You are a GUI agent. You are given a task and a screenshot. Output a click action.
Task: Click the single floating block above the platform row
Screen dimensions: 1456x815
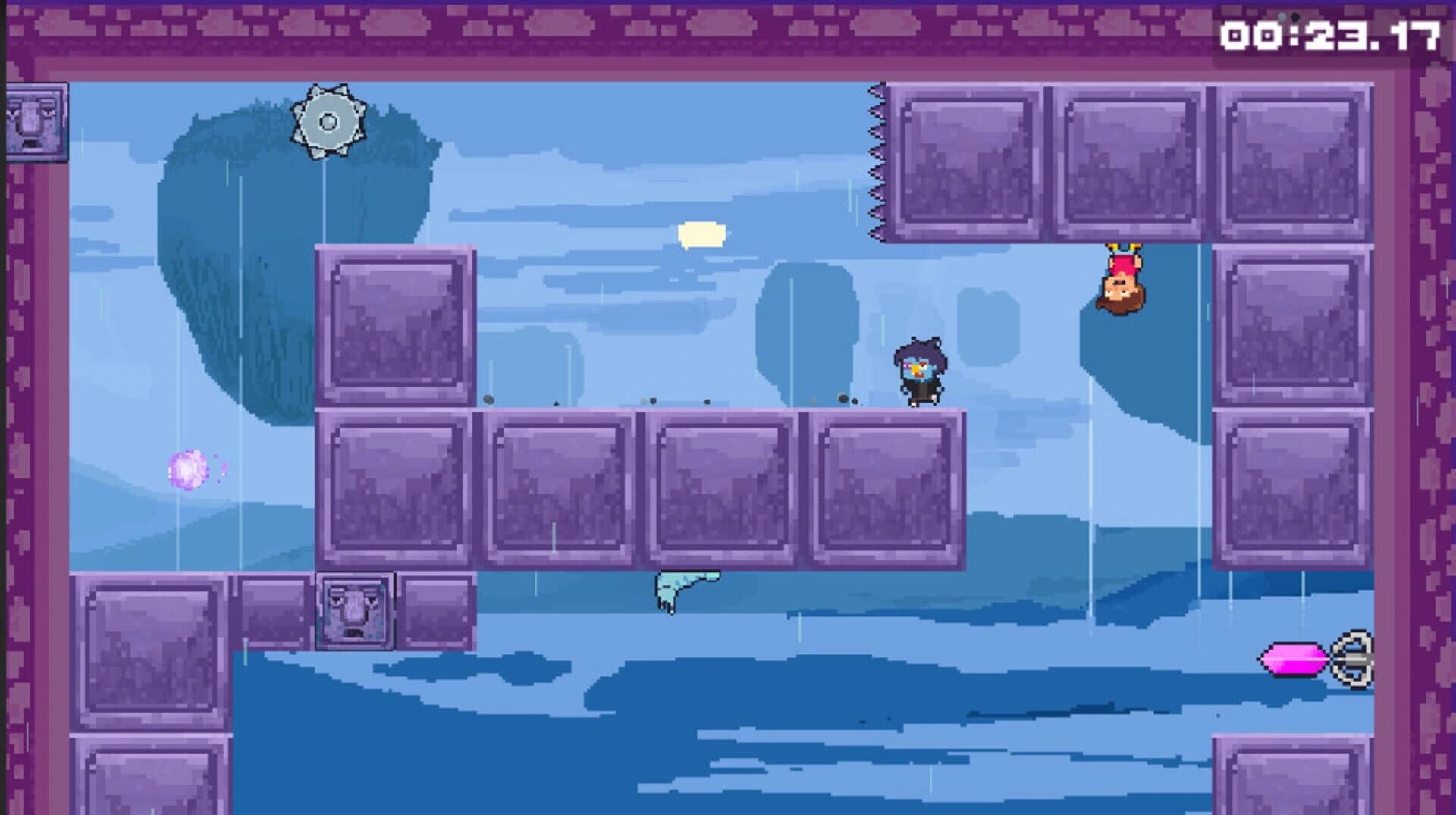point(394,326)
